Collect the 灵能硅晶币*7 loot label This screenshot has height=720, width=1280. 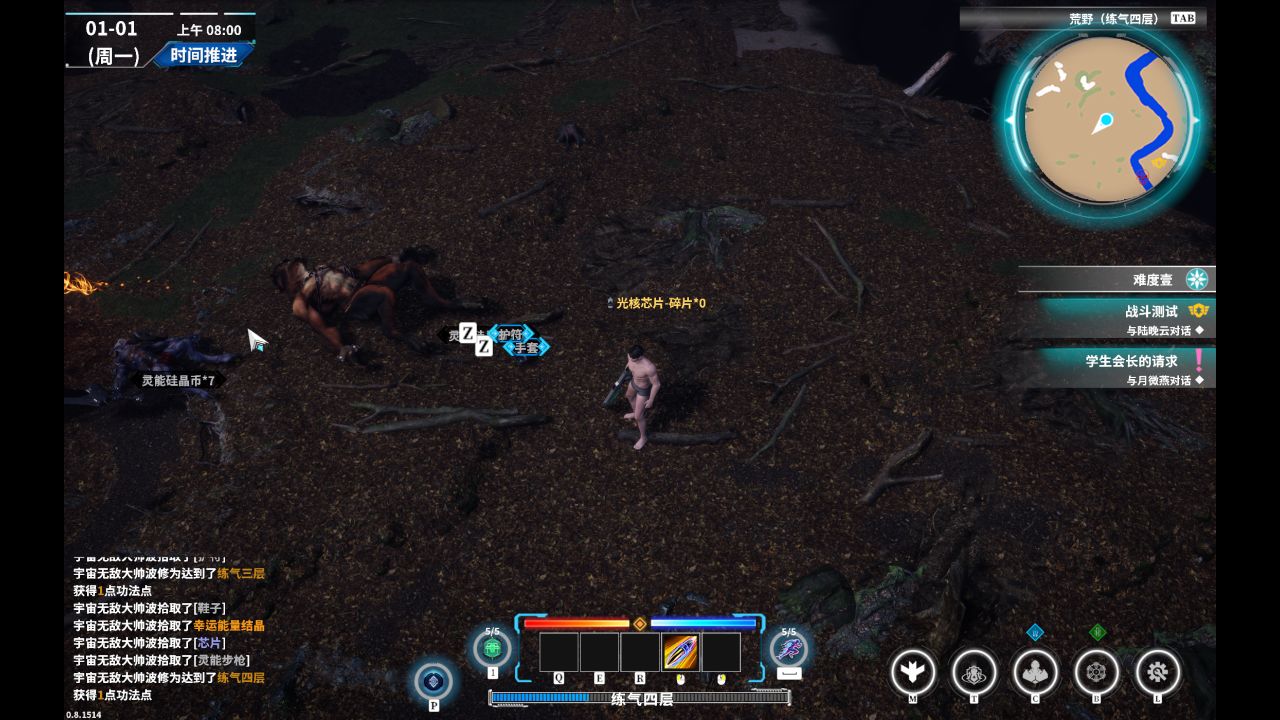click(178, 380)
